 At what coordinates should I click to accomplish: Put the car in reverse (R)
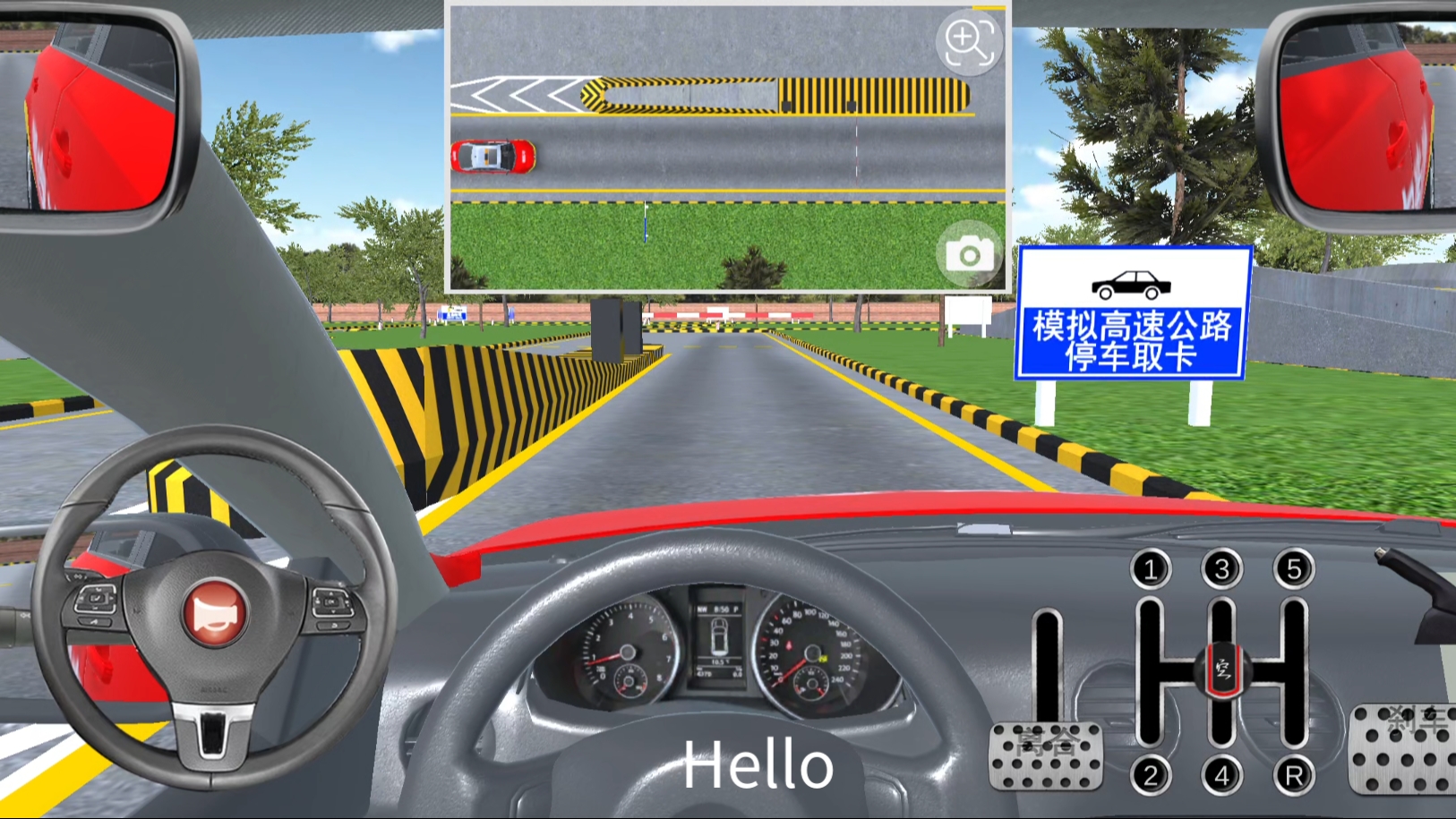point(1294,775)
